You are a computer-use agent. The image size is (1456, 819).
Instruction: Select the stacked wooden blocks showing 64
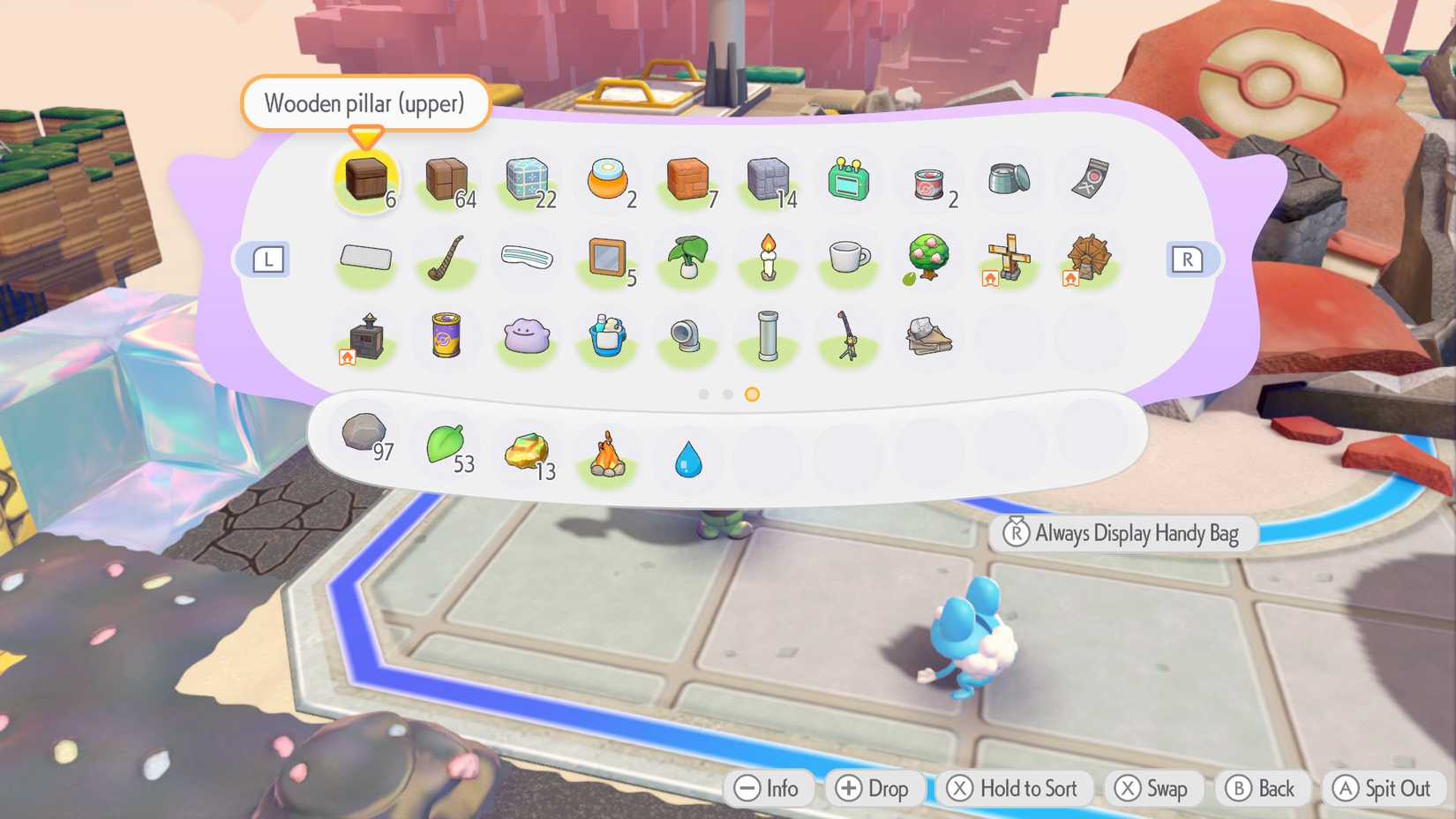tap(447, 179)
